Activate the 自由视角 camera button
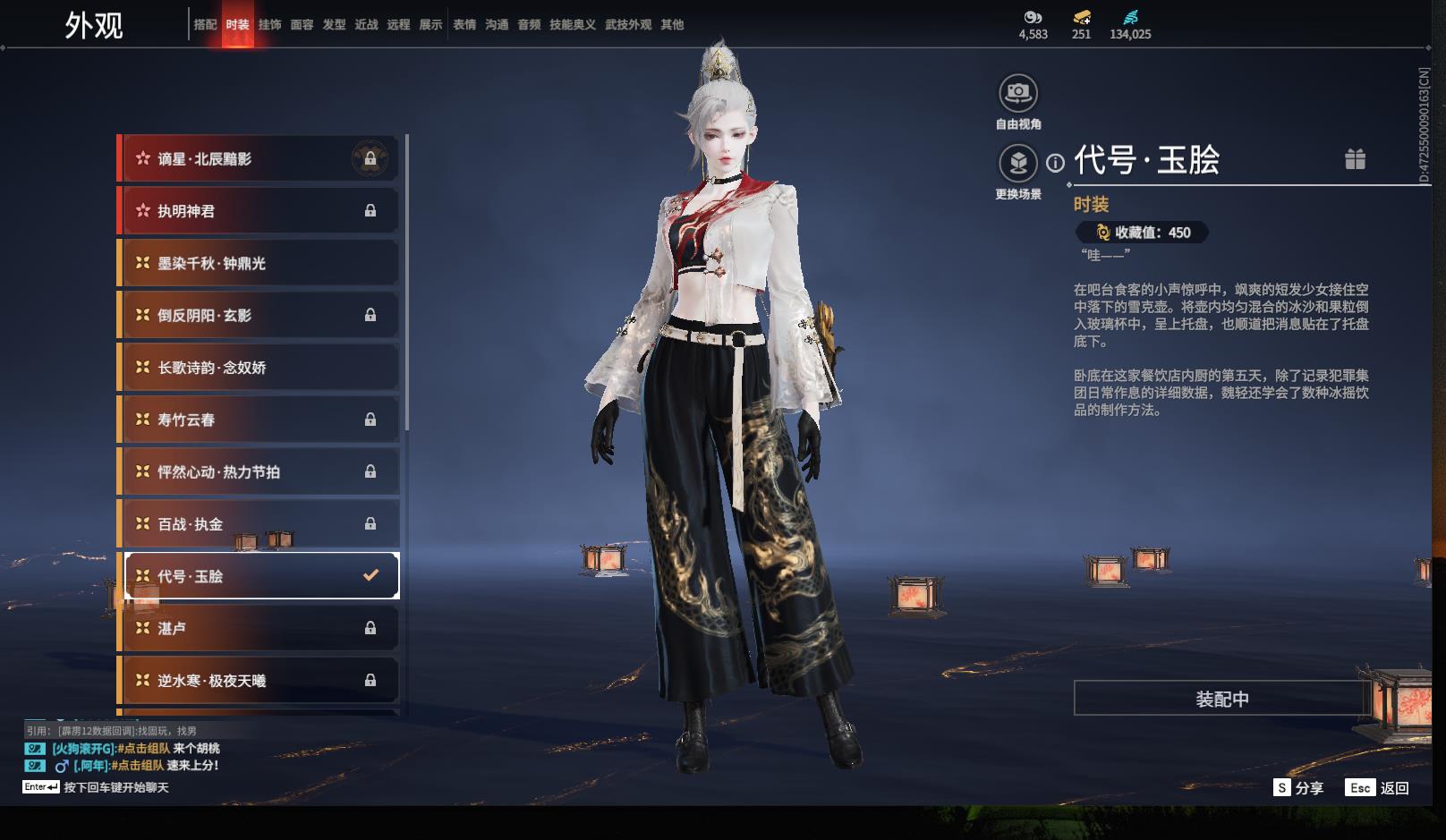The image size is (1446, 840). [1018, 93]
